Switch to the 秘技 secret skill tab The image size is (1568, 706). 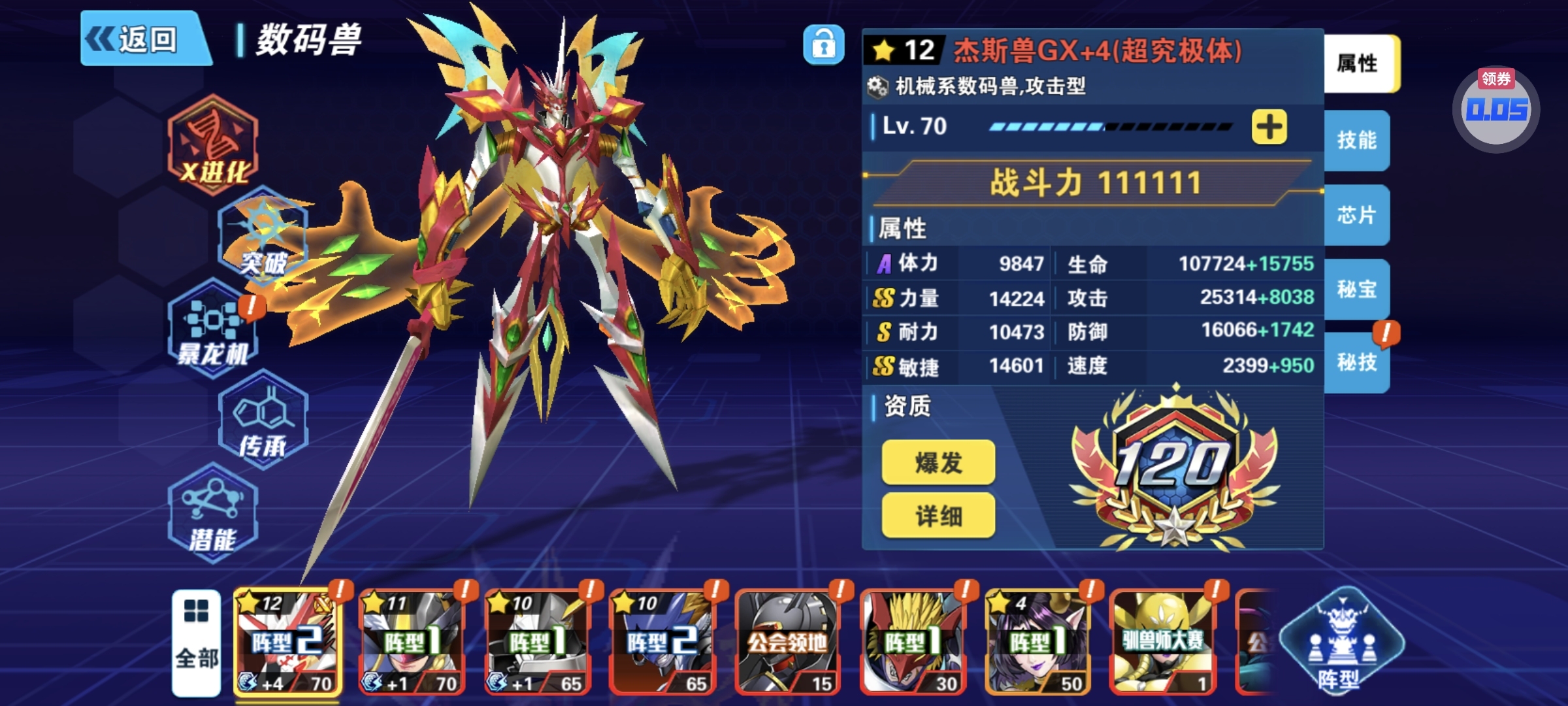point(1356,362)
